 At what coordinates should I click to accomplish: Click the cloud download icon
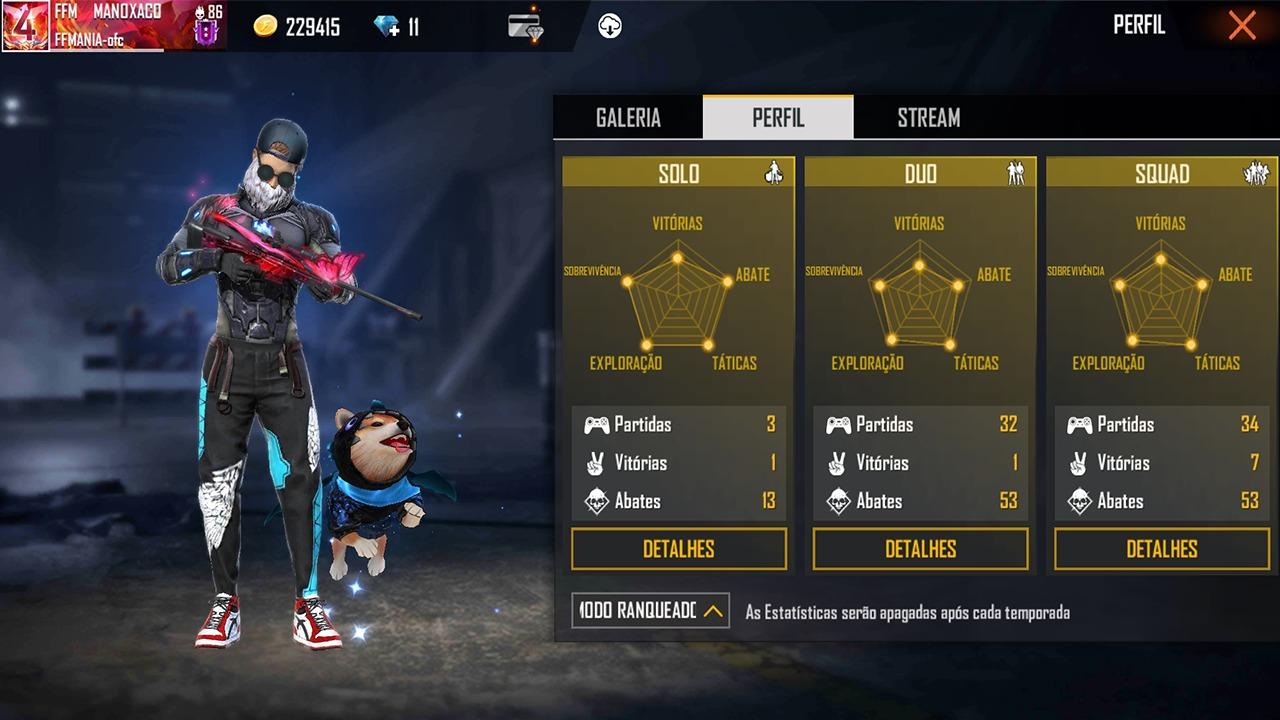coord(610,27)
